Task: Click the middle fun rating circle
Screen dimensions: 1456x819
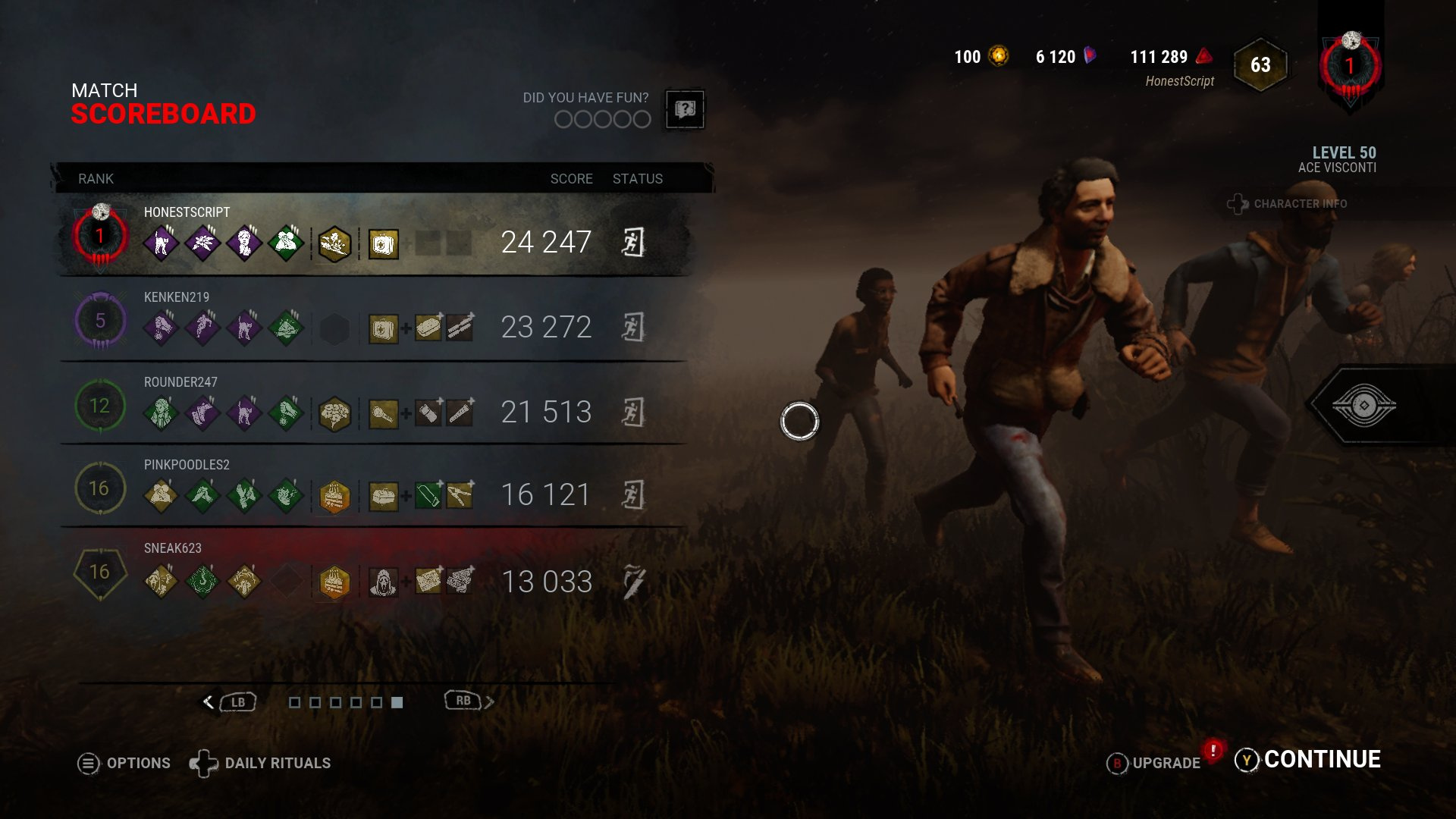Action: [602, 119]
